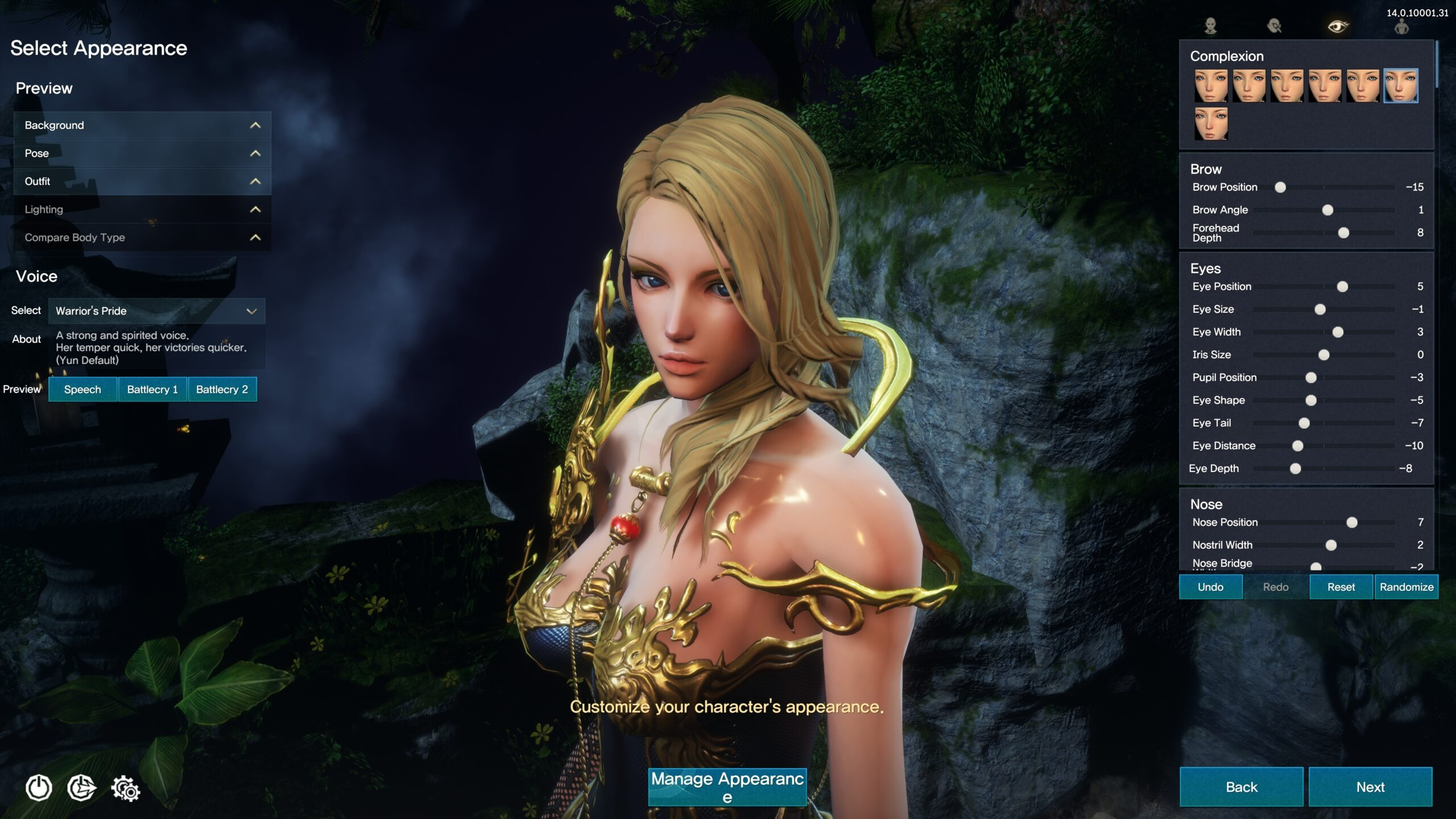The height and width of the screenshot is (819, 1456).
Task: Click the Manage Appearance button
Action: coord(727,787)
